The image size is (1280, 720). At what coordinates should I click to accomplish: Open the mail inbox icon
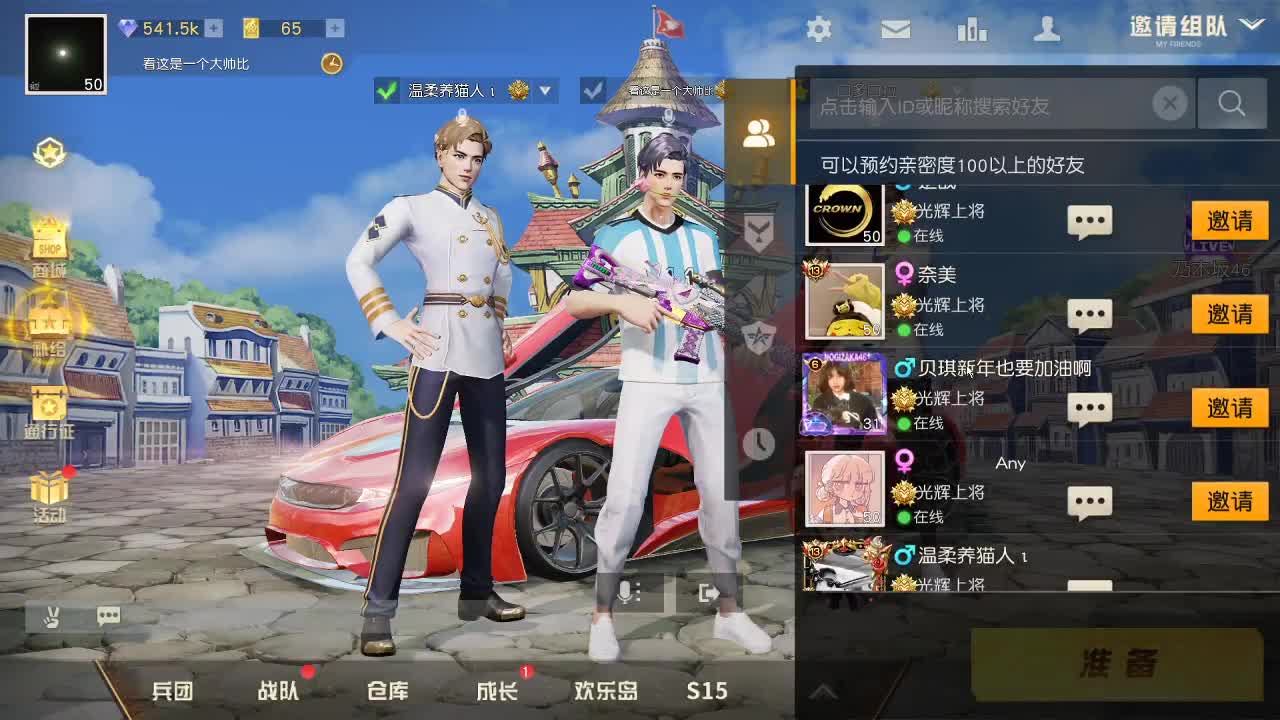895,30
